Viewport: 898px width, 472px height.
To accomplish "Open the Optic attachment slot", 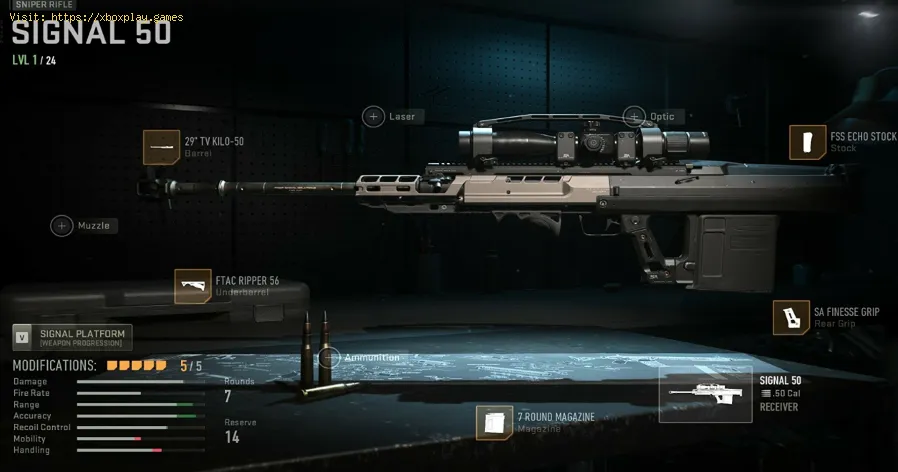I will (635, 117).
